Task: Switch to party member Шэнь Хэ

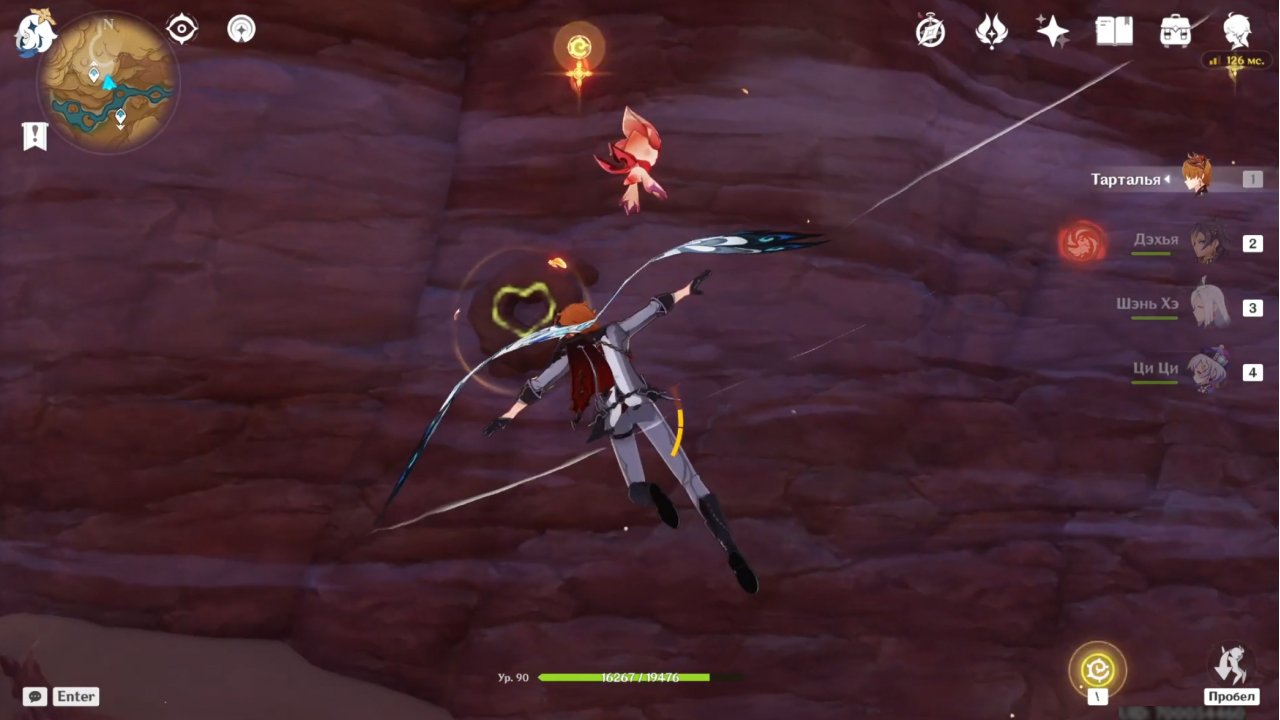Action: pyautogui.click(x=1208, y=306)
